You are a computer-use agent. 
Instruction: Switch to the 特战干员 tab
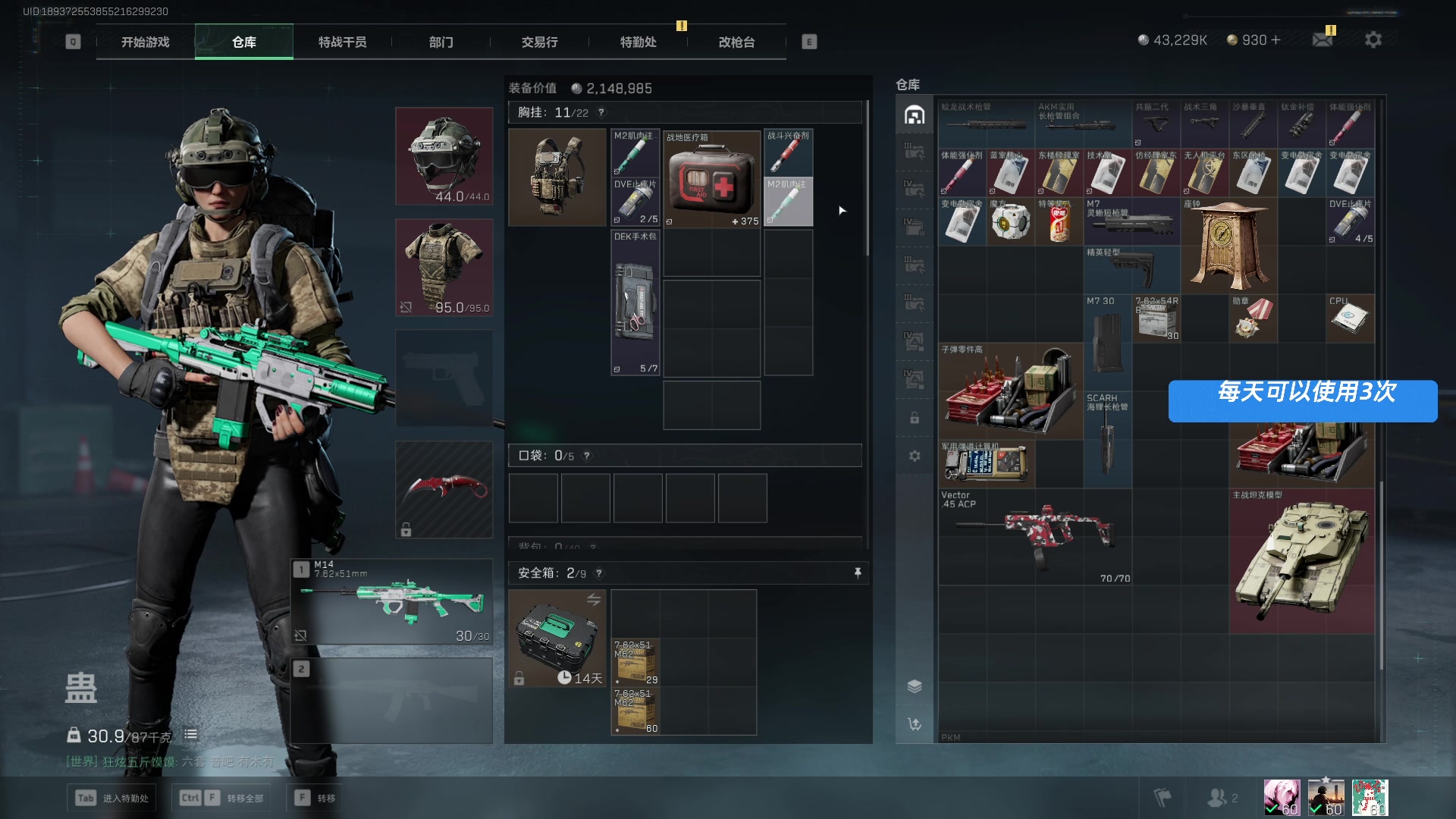point(342,42)
